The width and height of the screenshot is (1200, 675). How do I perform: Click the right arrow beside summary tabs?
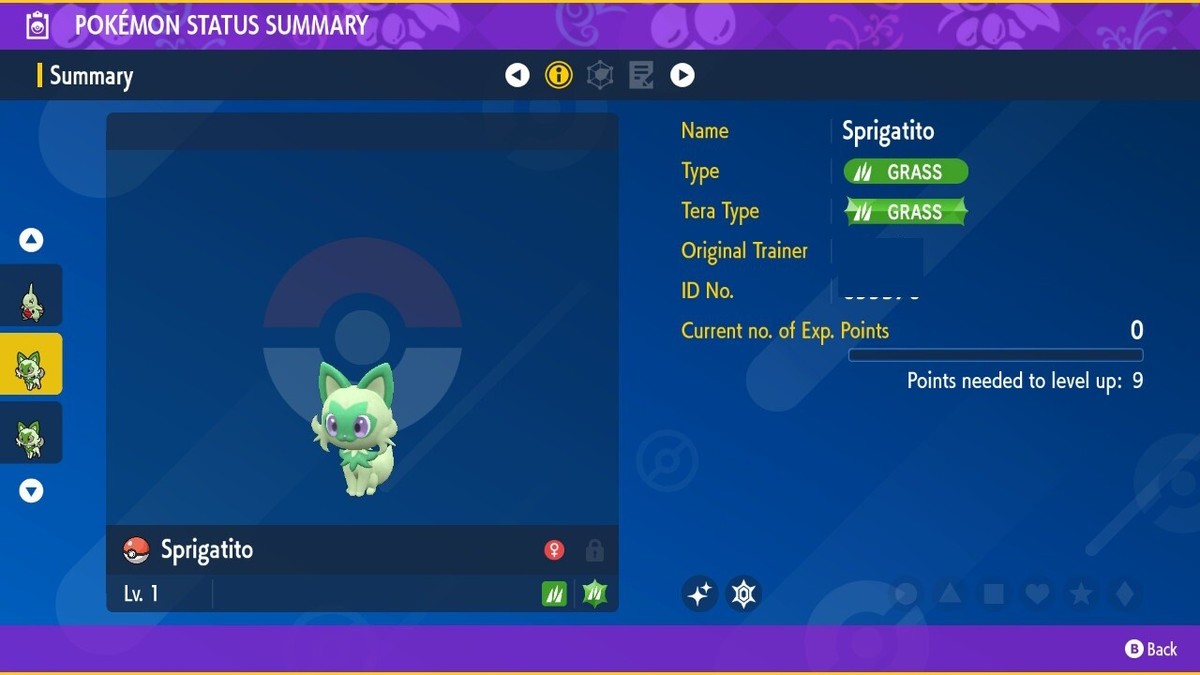point(682,75)
